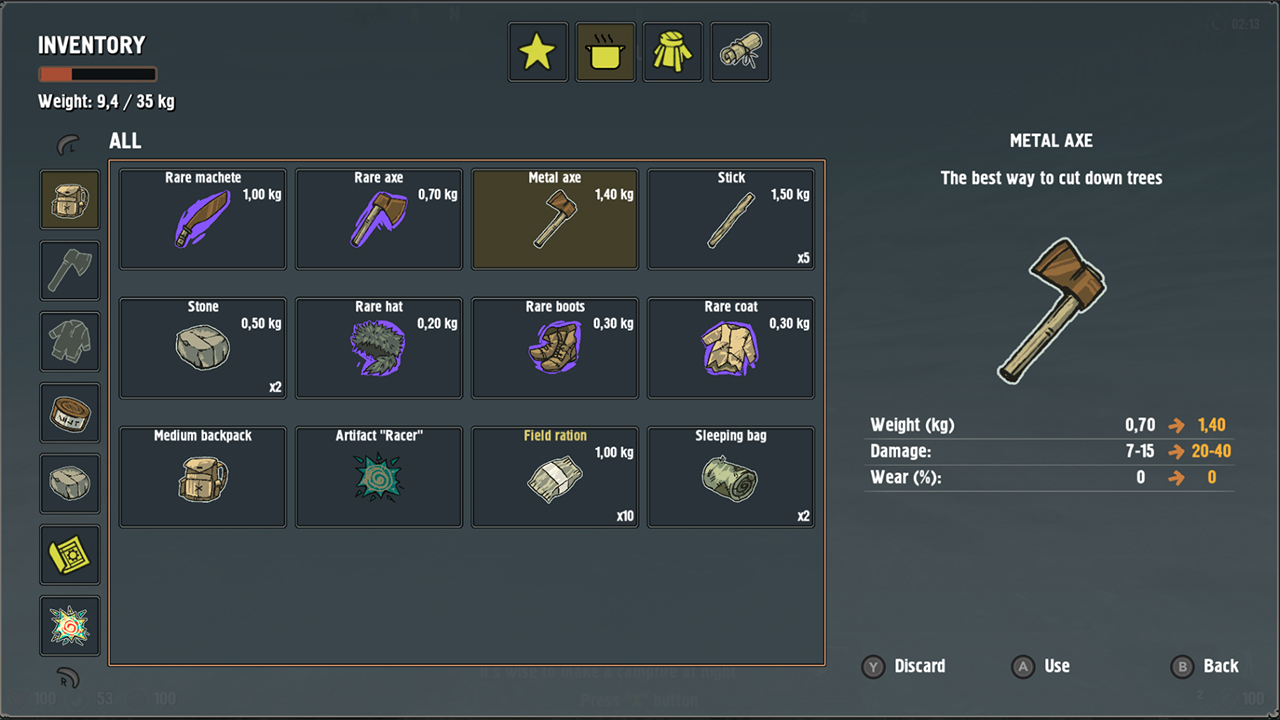Toggle selection of the Rare machete
Viewport: 1280px width, 720px height.
coord(202,218)
